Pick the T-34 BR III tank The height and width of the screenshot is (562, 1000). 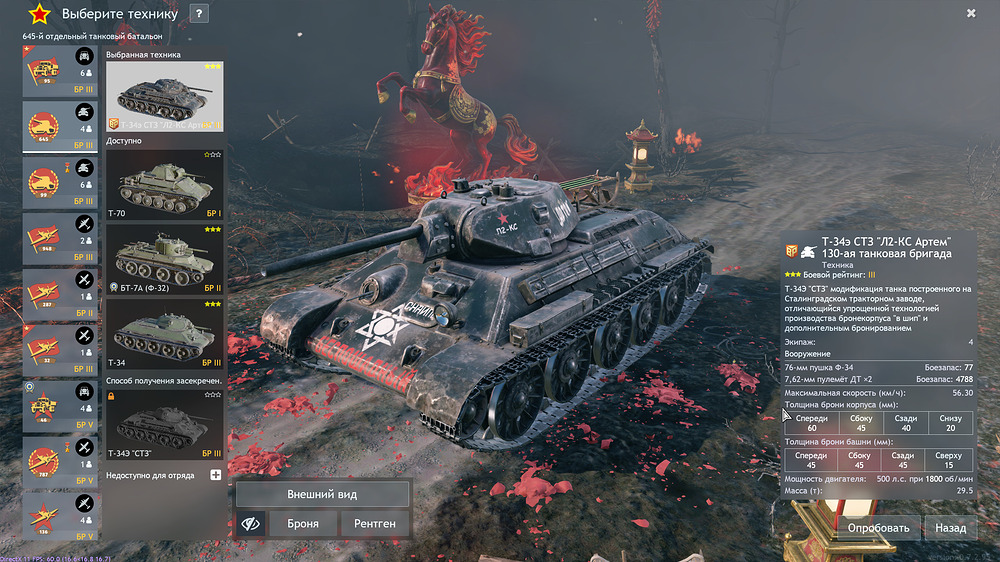[165, 334]
